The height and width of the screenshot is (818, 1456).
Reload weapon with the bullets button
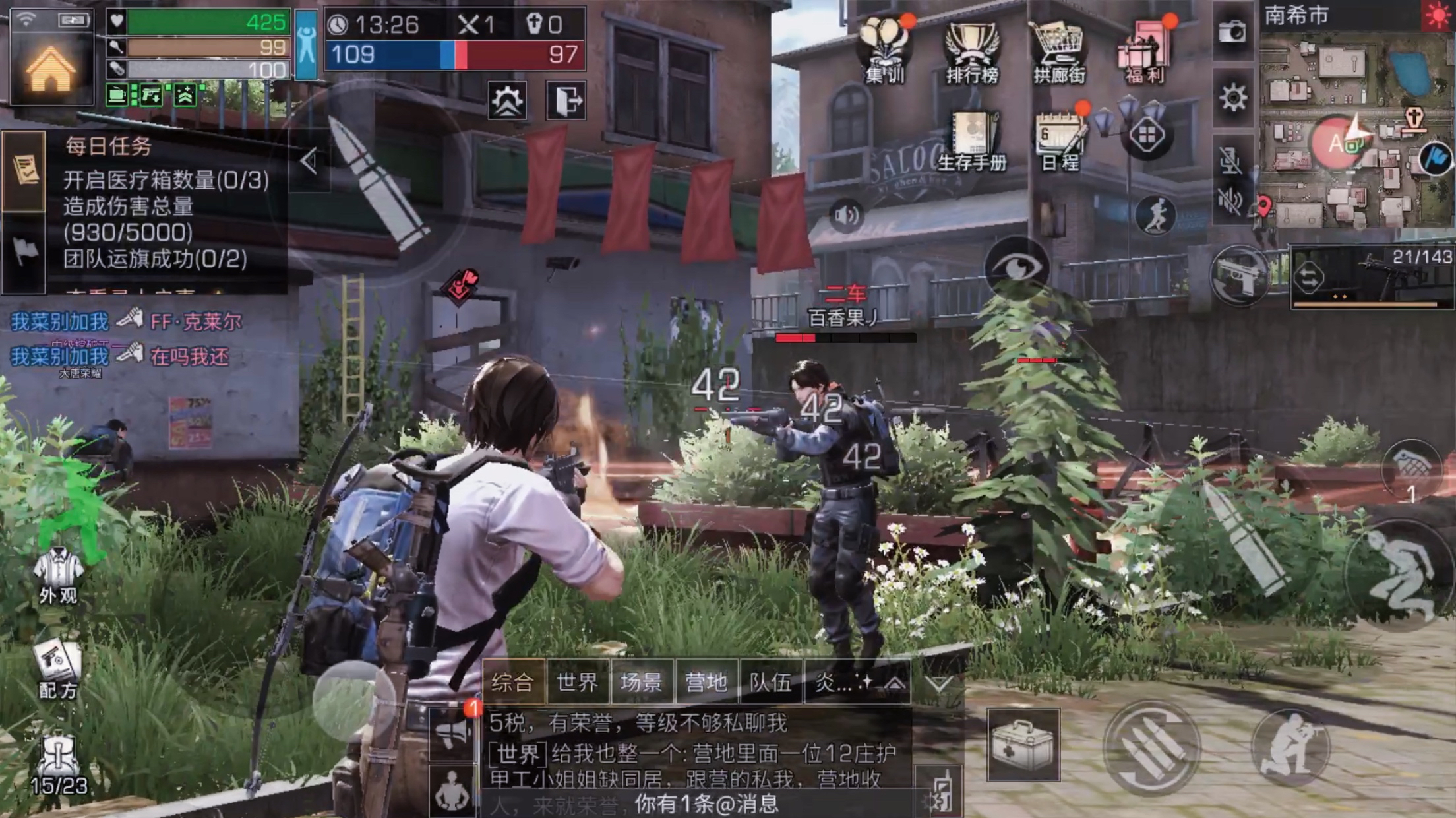tap(1151, 747)
